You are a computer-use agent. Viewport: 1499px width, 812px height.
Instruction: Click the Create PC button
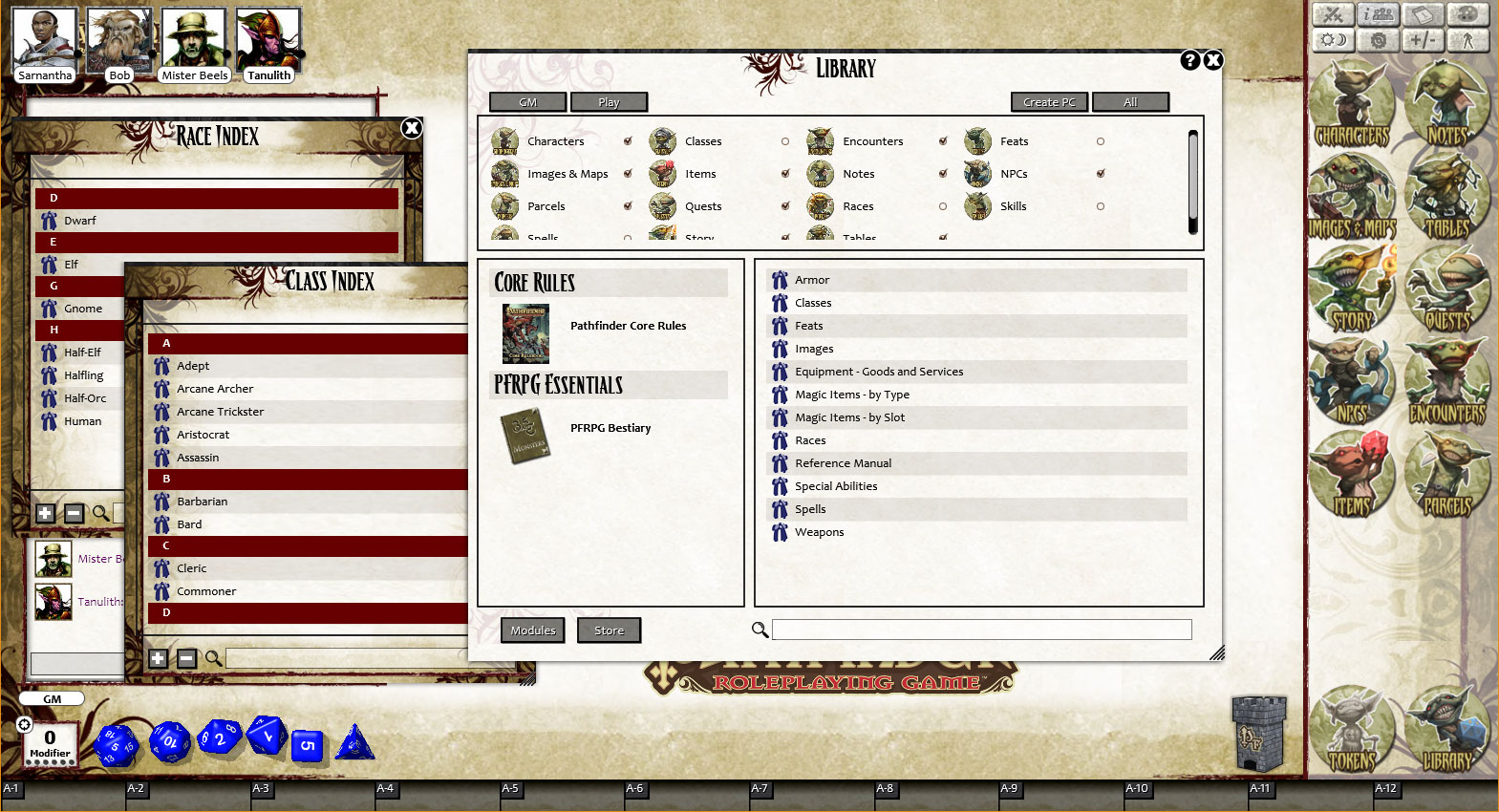(1048, 102)
